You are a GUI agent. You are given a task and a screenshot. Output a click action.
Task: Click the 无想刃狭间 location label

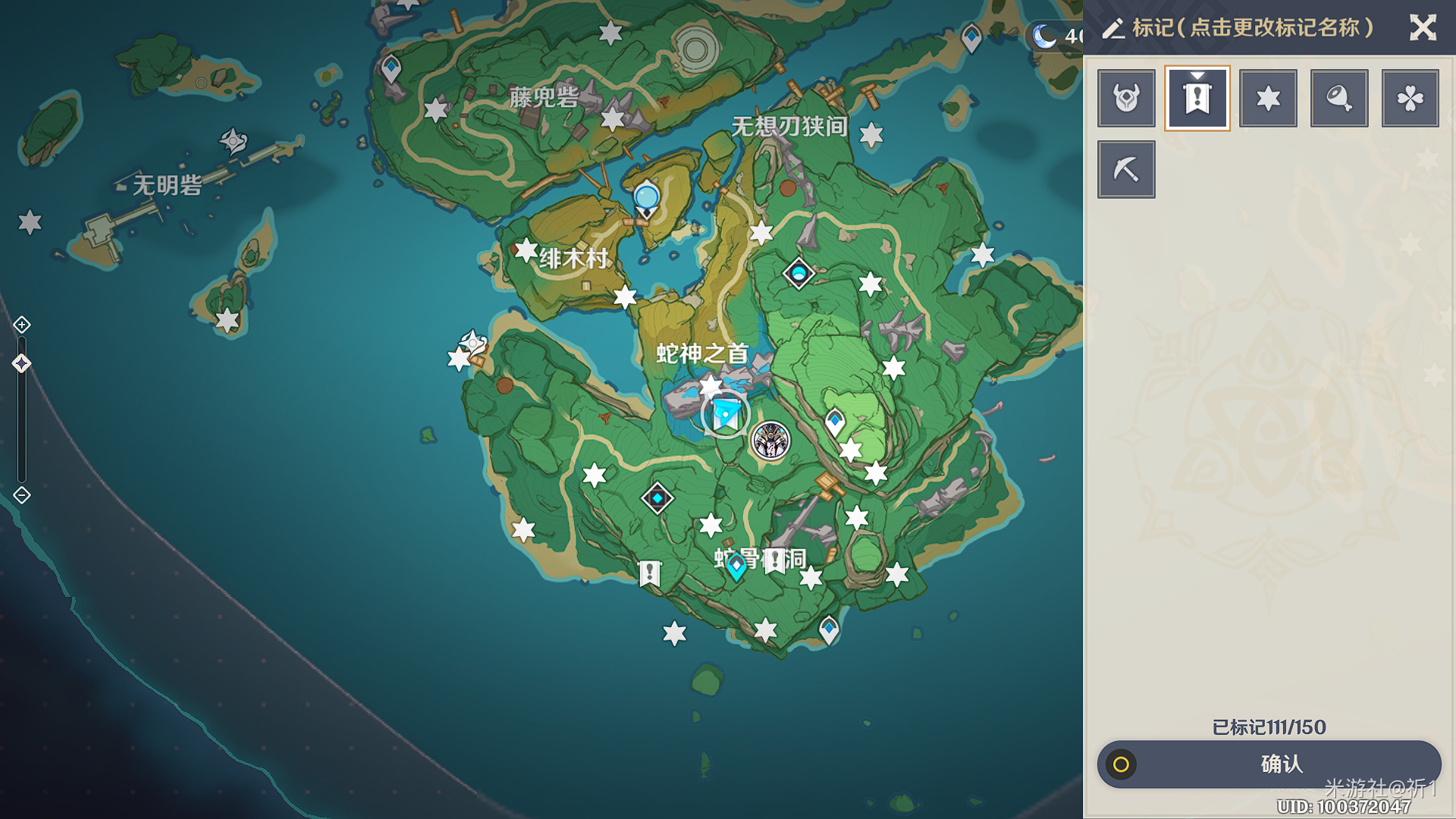point(789,127)
